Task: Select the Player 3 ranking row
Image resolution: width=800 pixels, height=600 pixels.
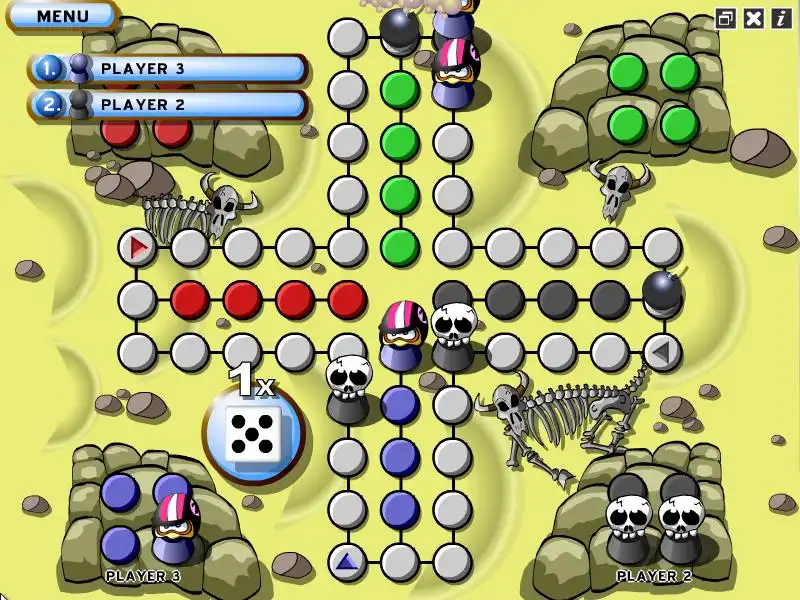Action: click(170, 69)
